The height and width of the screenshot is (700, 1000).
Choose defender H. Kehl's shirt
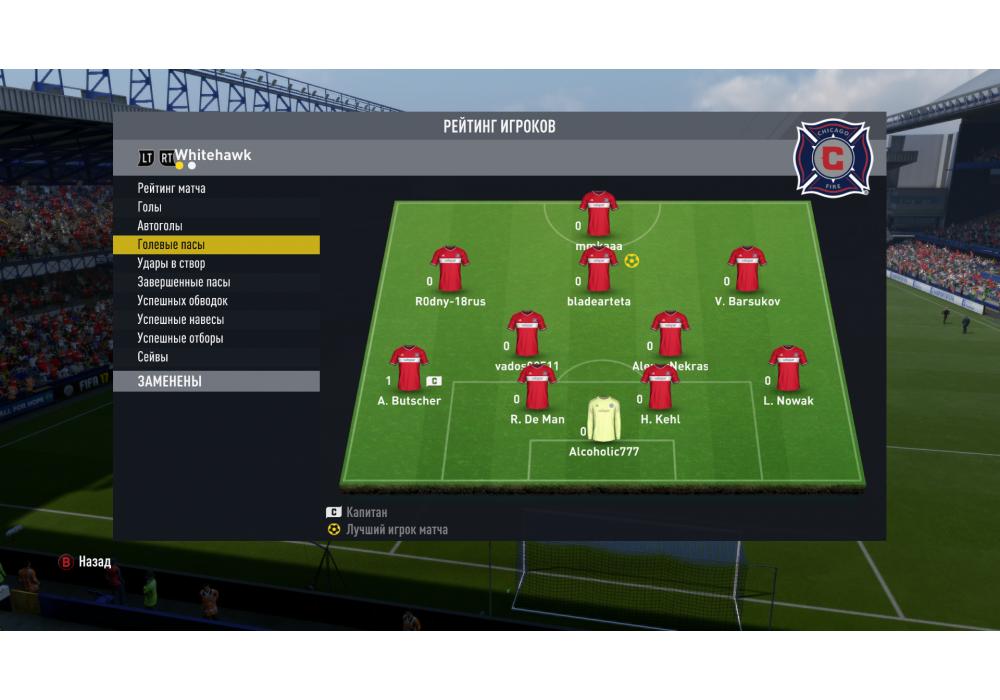660,388
